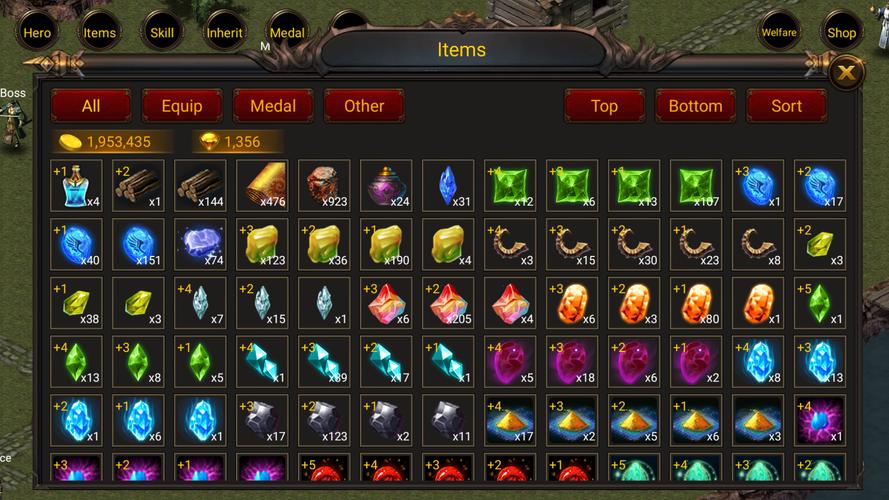Sort the inventory items

[x=786, y=105]
